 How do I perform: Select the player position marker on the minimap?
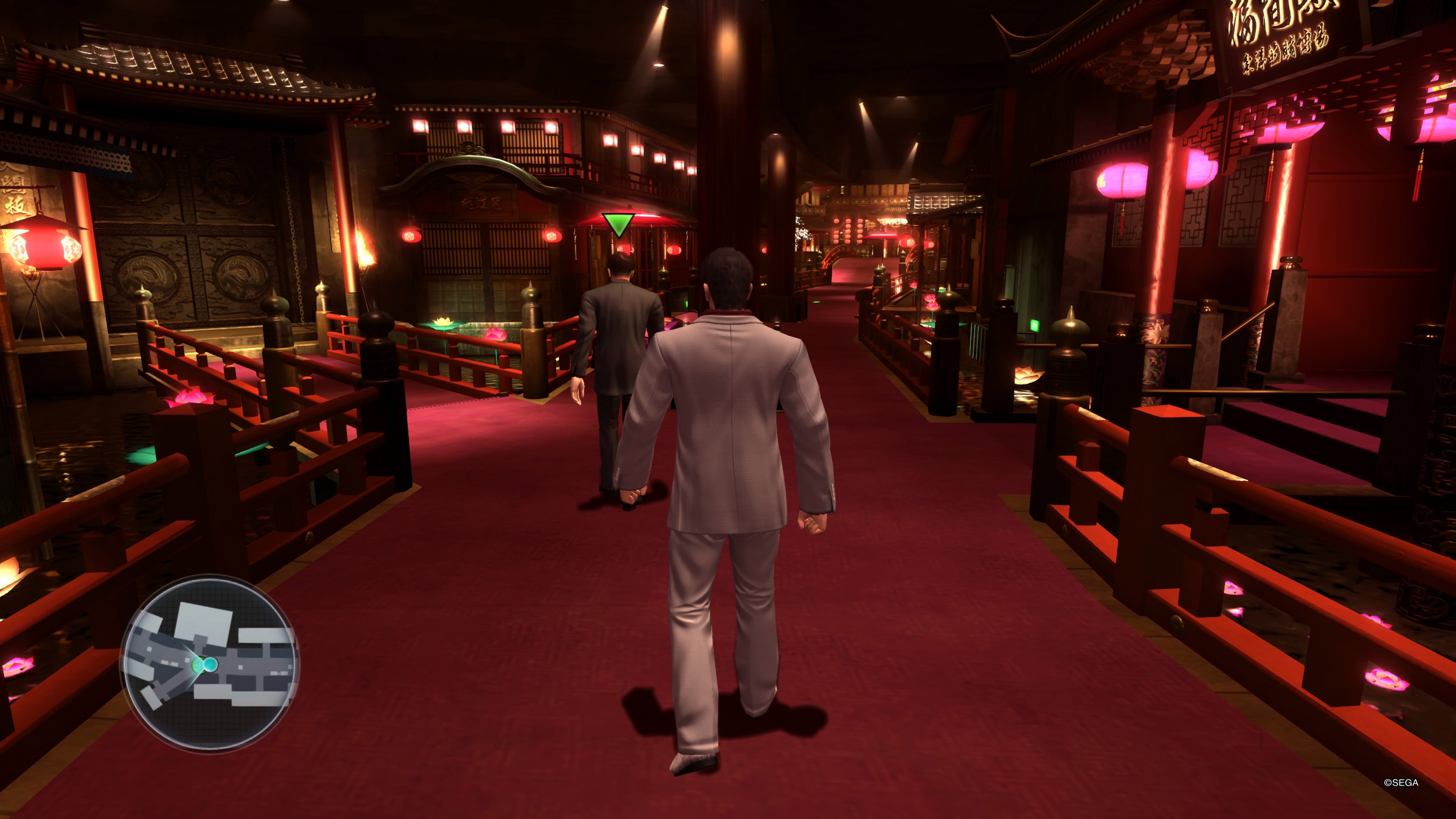[x=198, y=665]
